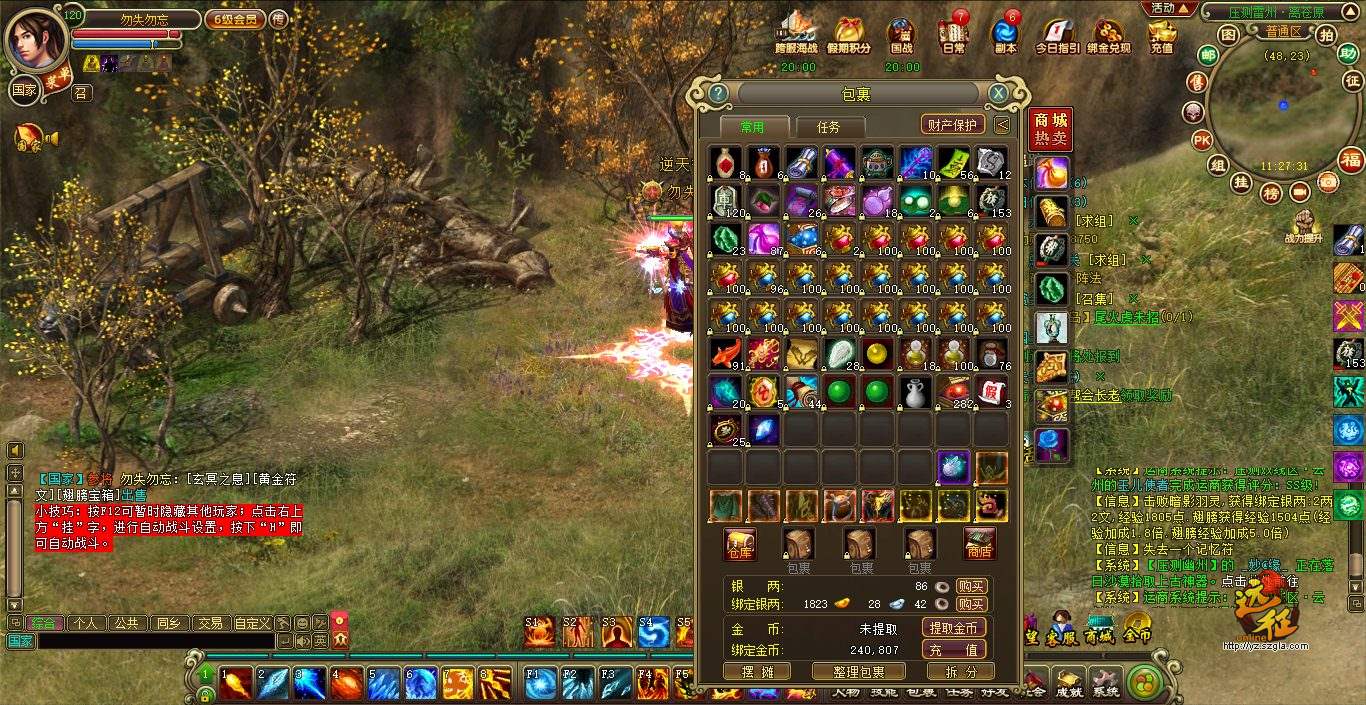The image size is (1366, 705).
Task: Click the 充值 recharge button in the bag
Action: coord(953,650)
